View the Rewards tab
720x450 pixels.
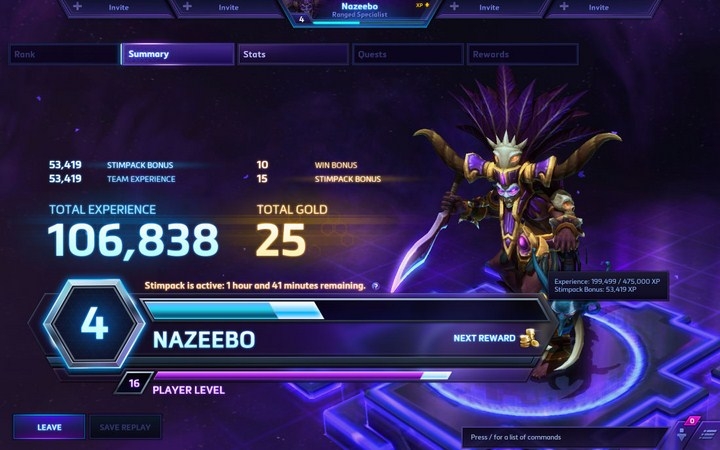(520, 54)
